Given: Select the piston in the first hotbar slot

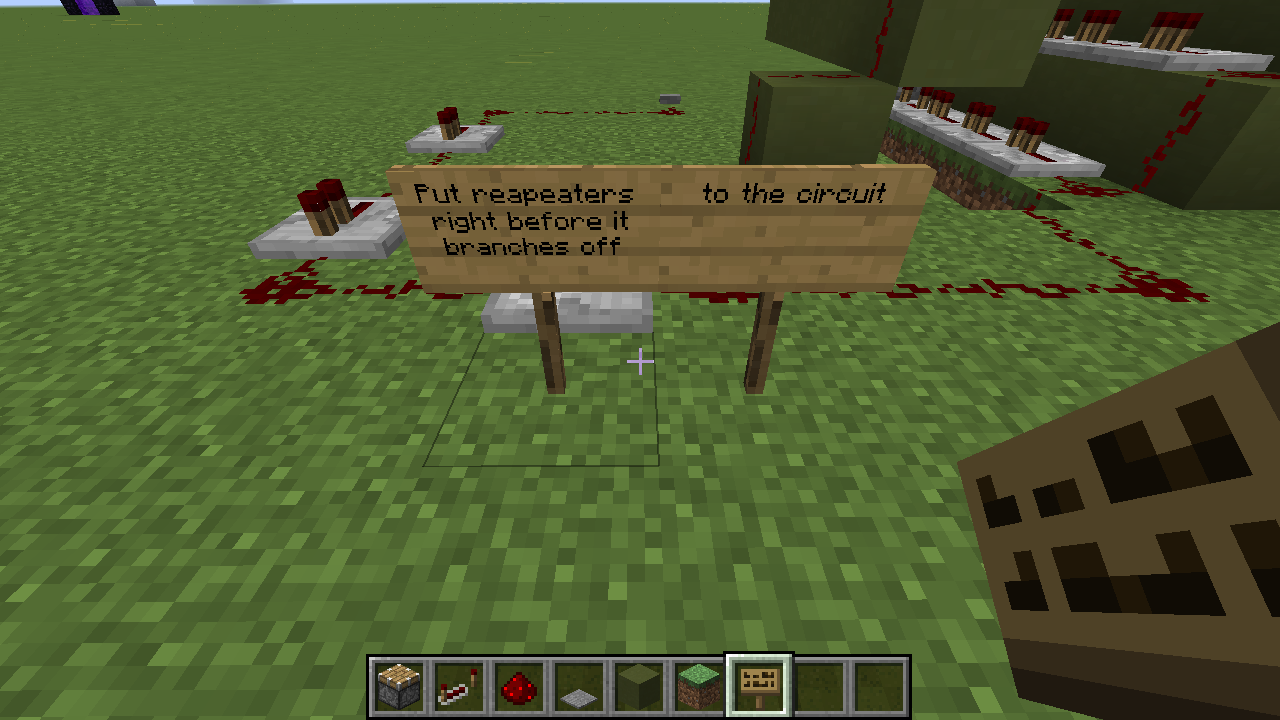Looking at the screenshot, I should (x=397, y=685).
